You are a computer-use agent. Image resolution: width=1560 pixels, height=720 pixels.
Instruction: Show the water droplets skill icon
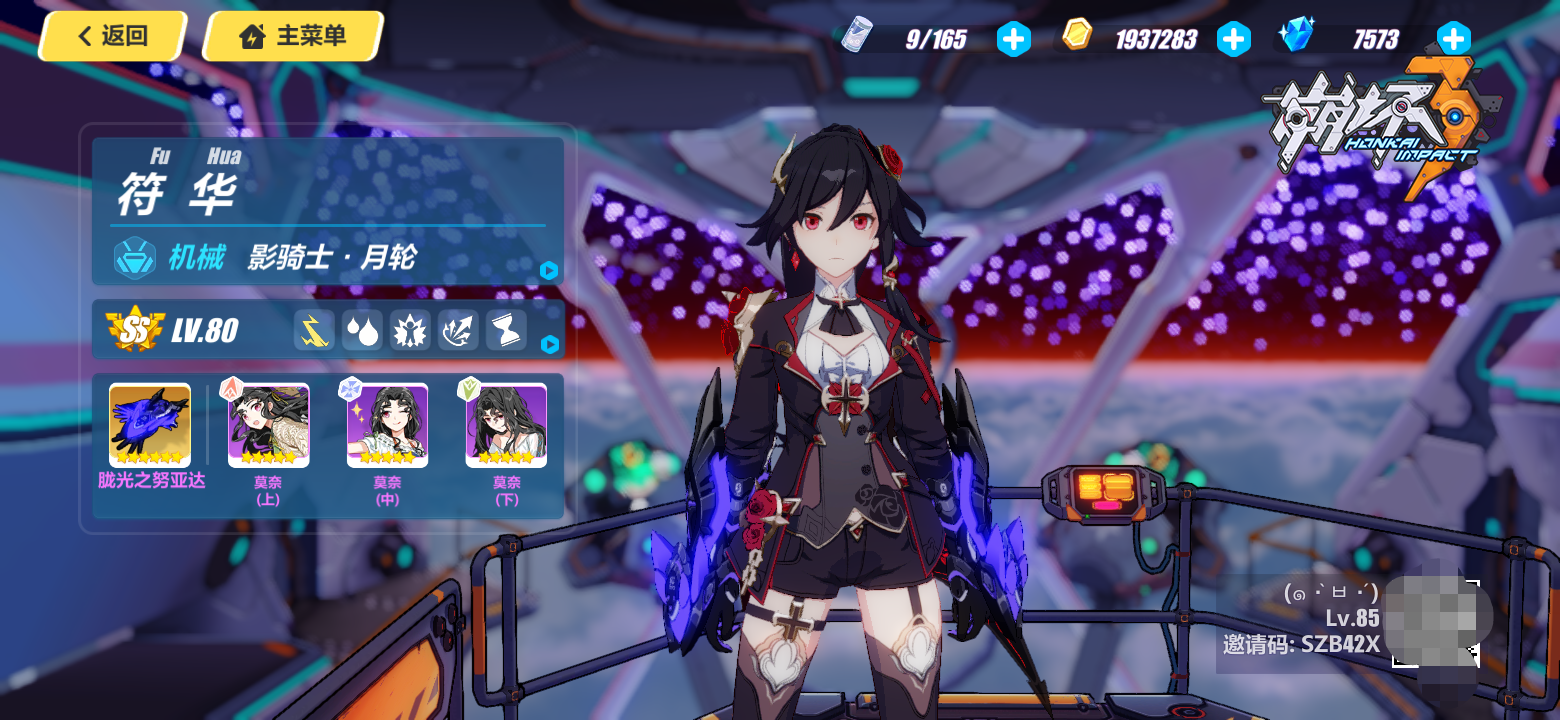[x=362, y=330]
